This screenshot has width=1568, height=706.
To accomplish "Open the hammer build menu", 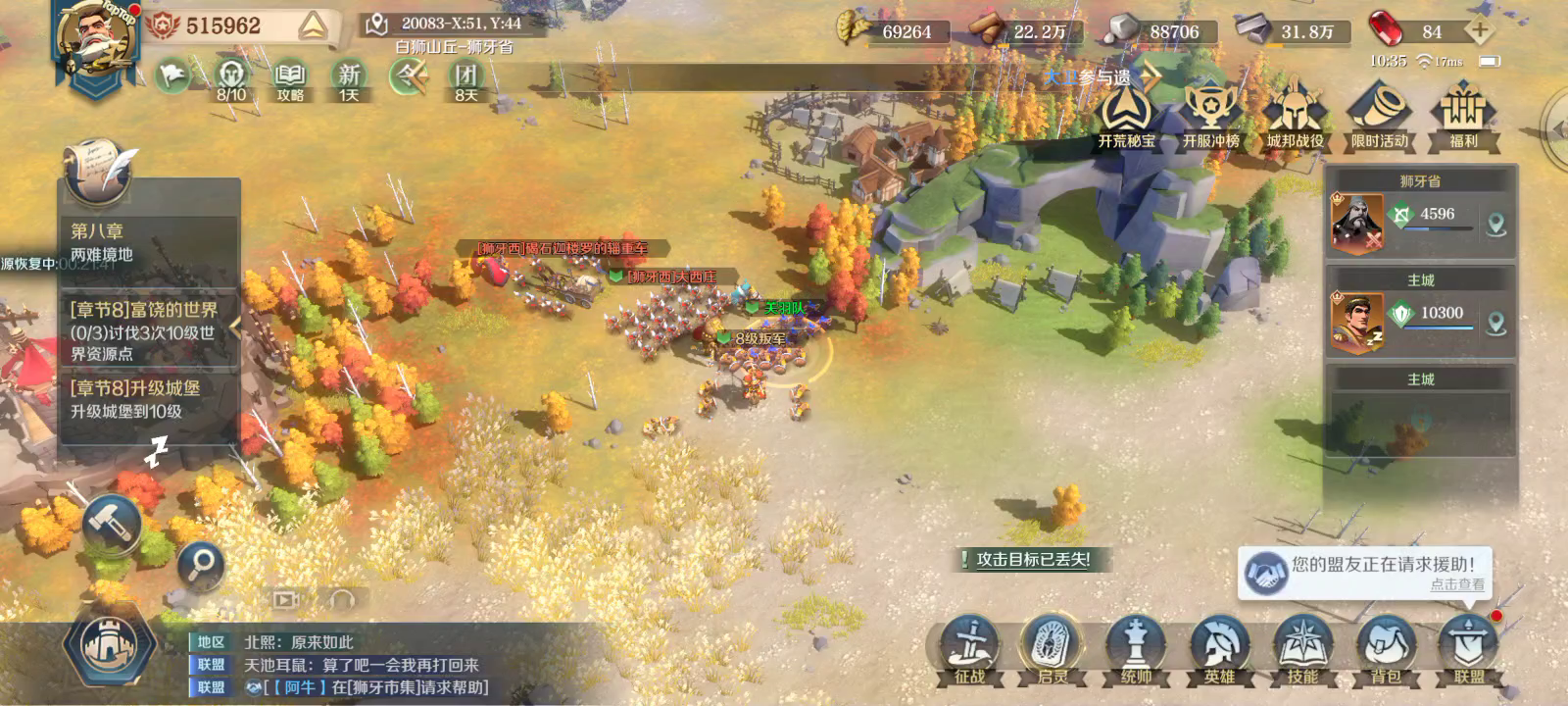I will pyautogui.click(x=113, y=523).
